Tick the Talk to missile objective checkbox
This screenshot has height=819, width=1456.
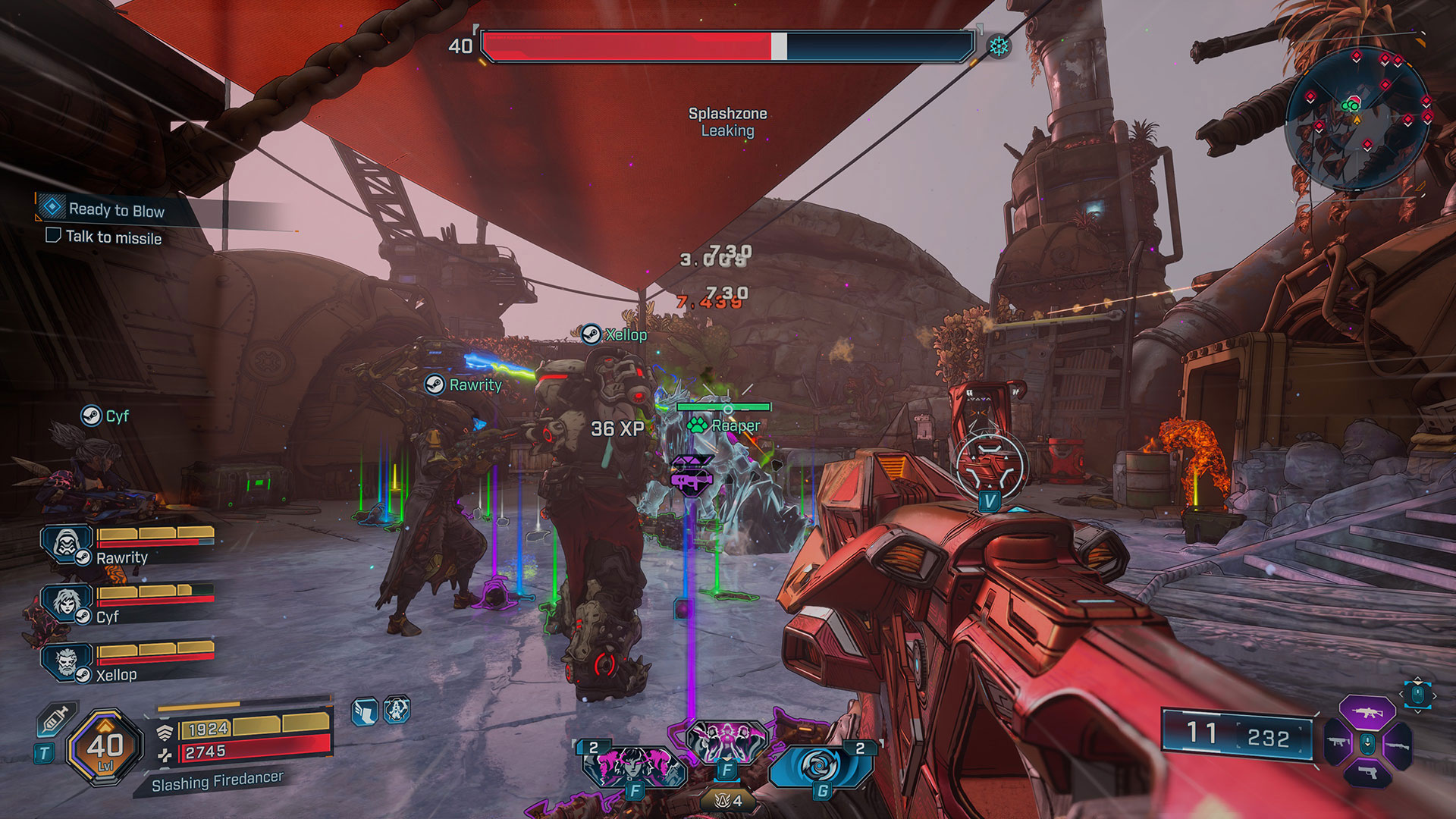point(53,235)
